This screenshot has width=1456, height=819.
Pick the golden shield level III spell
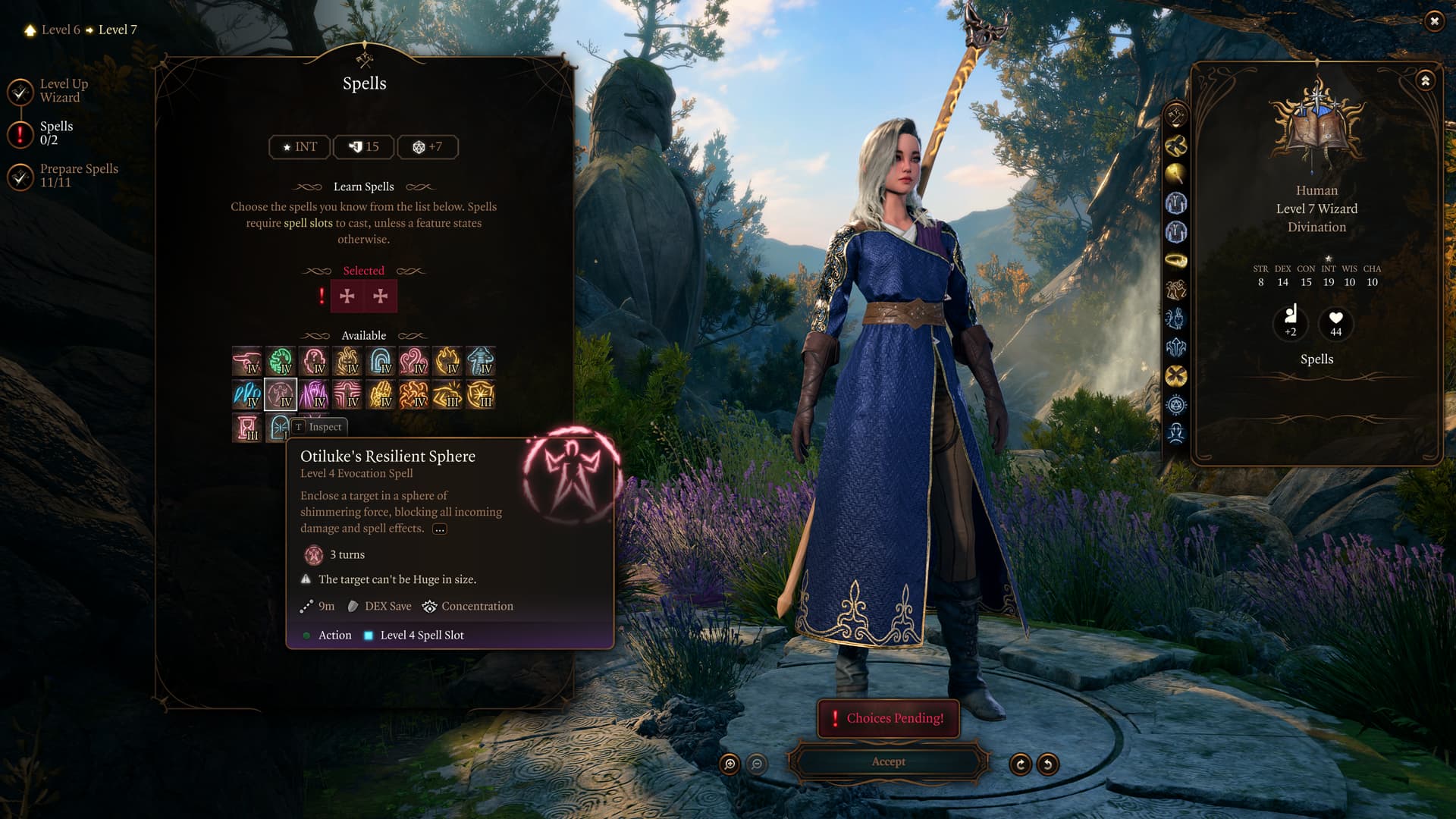click(481, 394)
